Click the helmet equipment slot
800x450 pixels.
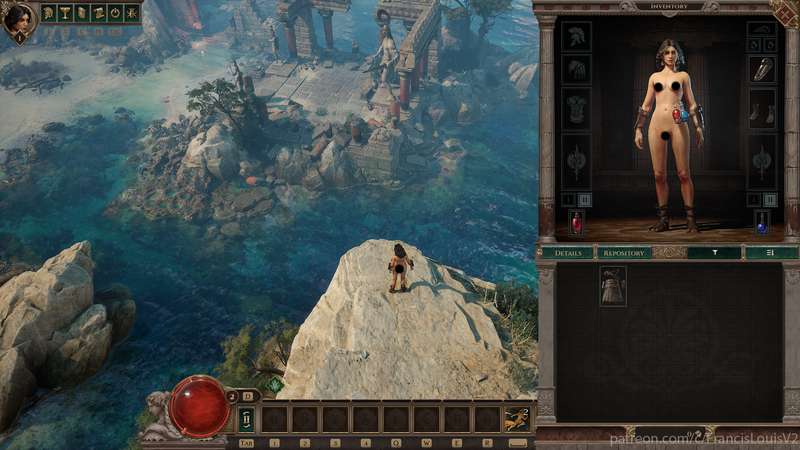point(576,36)
